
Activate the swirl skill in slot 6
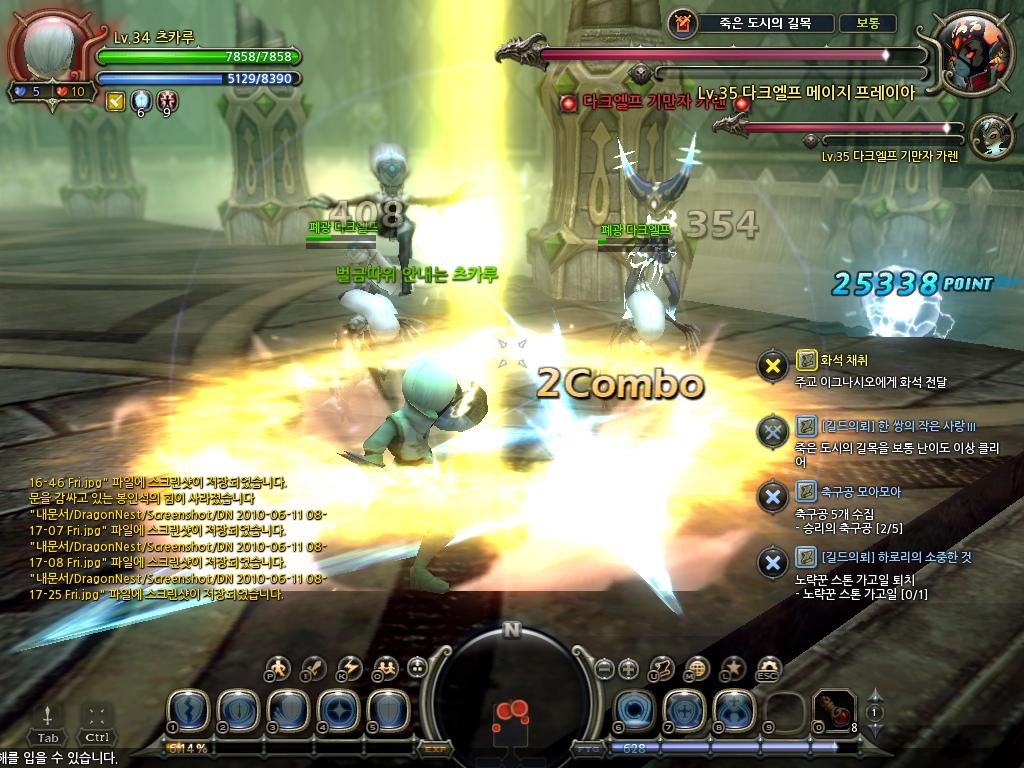tap(634, 710)
